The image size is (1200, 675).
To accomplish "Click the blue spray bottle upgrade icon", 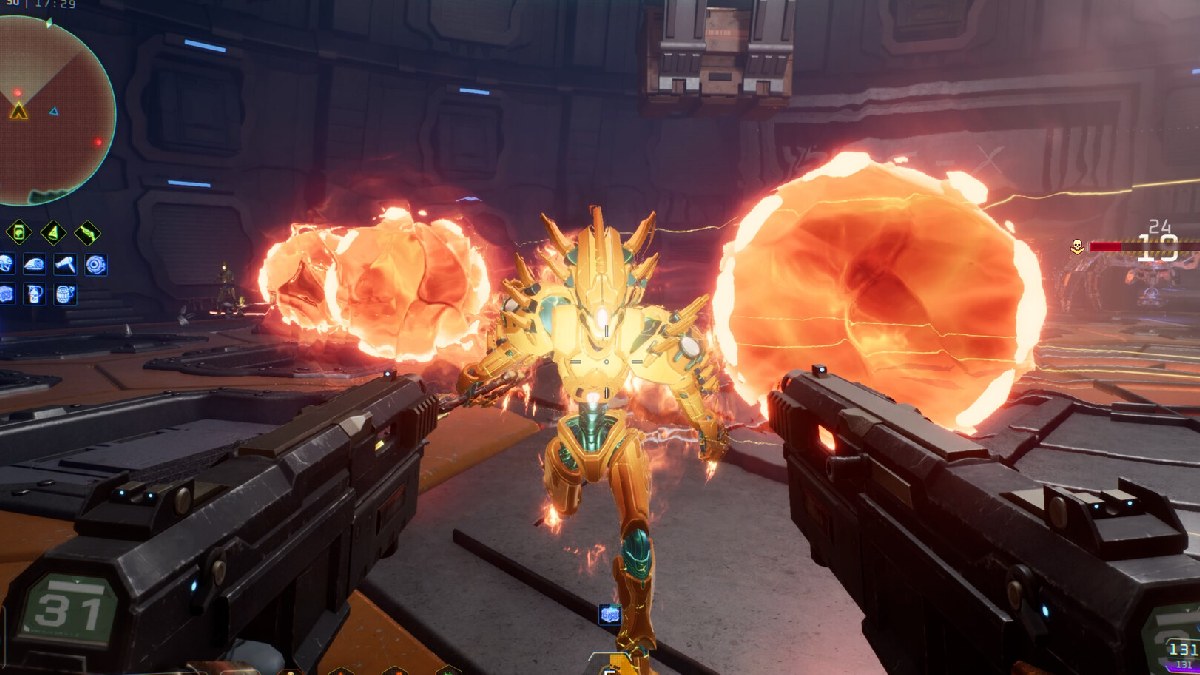I will point(33,294).
